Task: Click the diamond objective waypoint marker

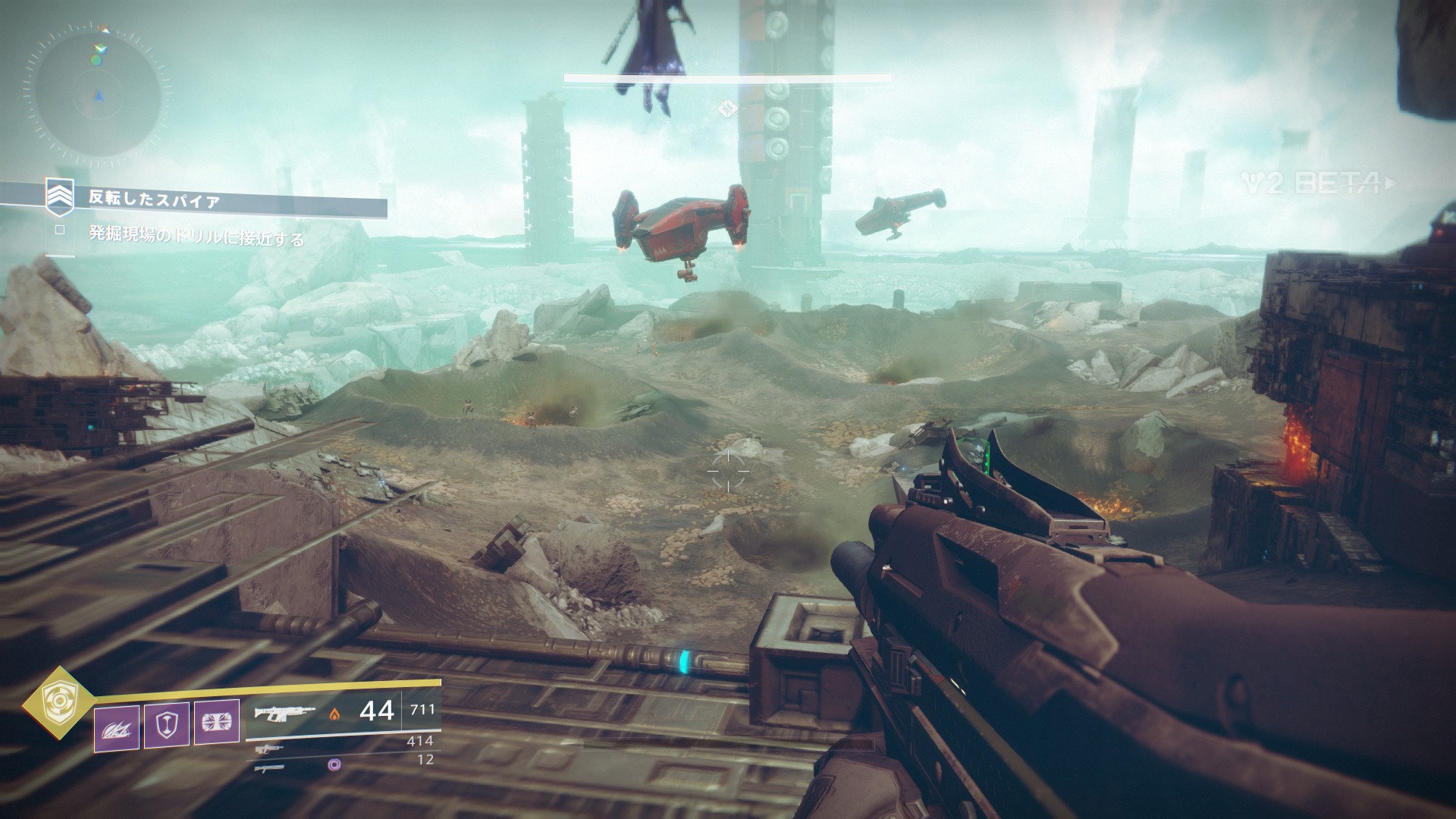Action: pyautogui.click(x=727, y=108)
